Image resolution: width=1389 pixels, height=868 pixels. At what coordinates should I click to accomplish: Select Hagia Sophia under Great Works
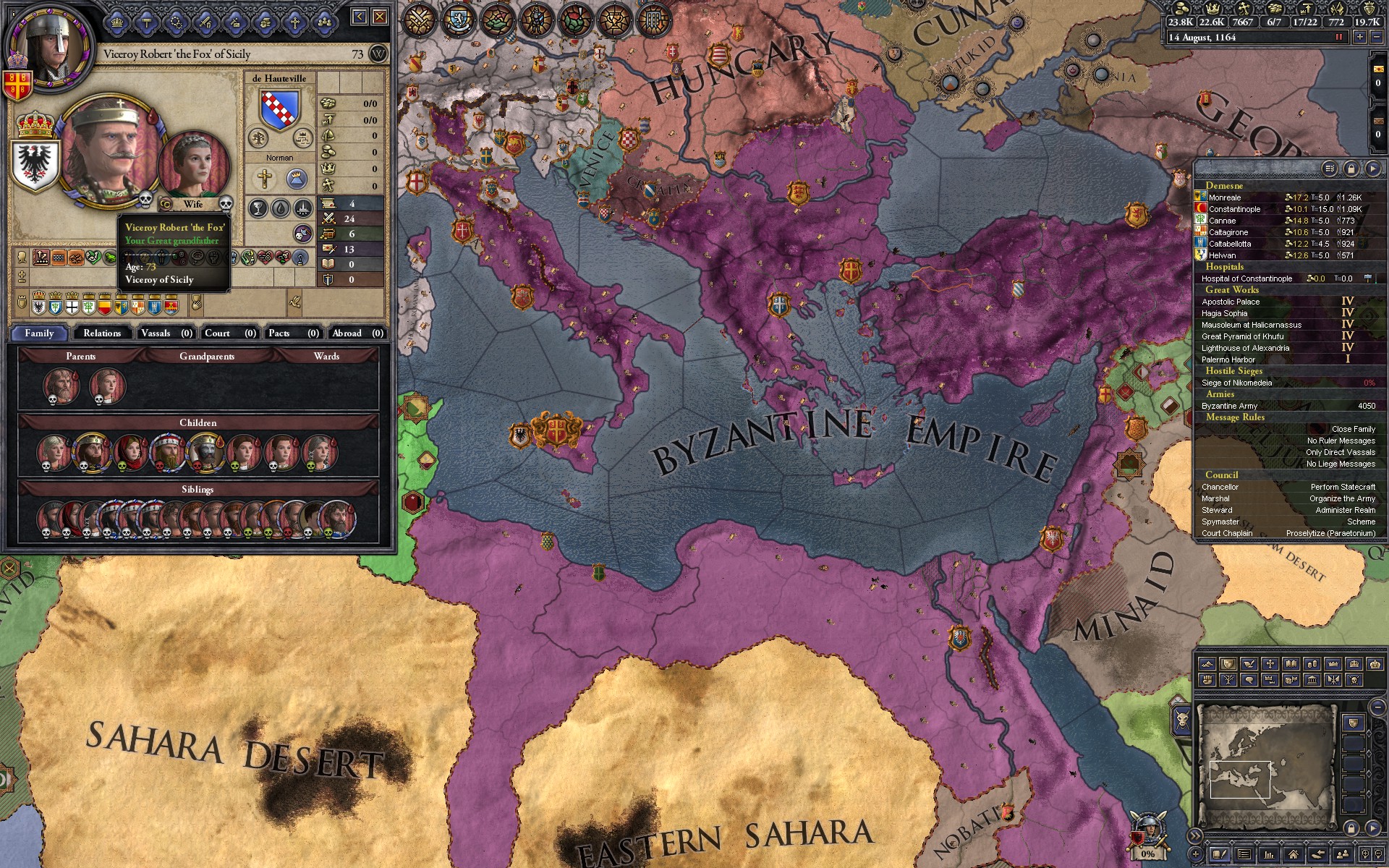(1224, 313)
